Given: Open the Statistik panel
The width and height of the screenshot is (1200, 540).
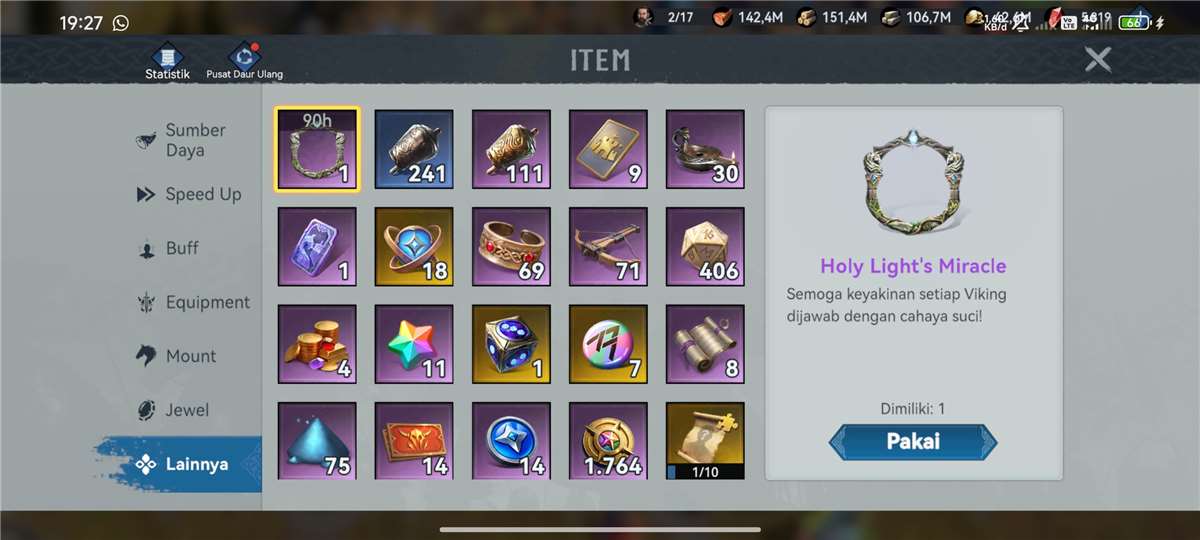Looking at the screenshot, I should [167, 61].
